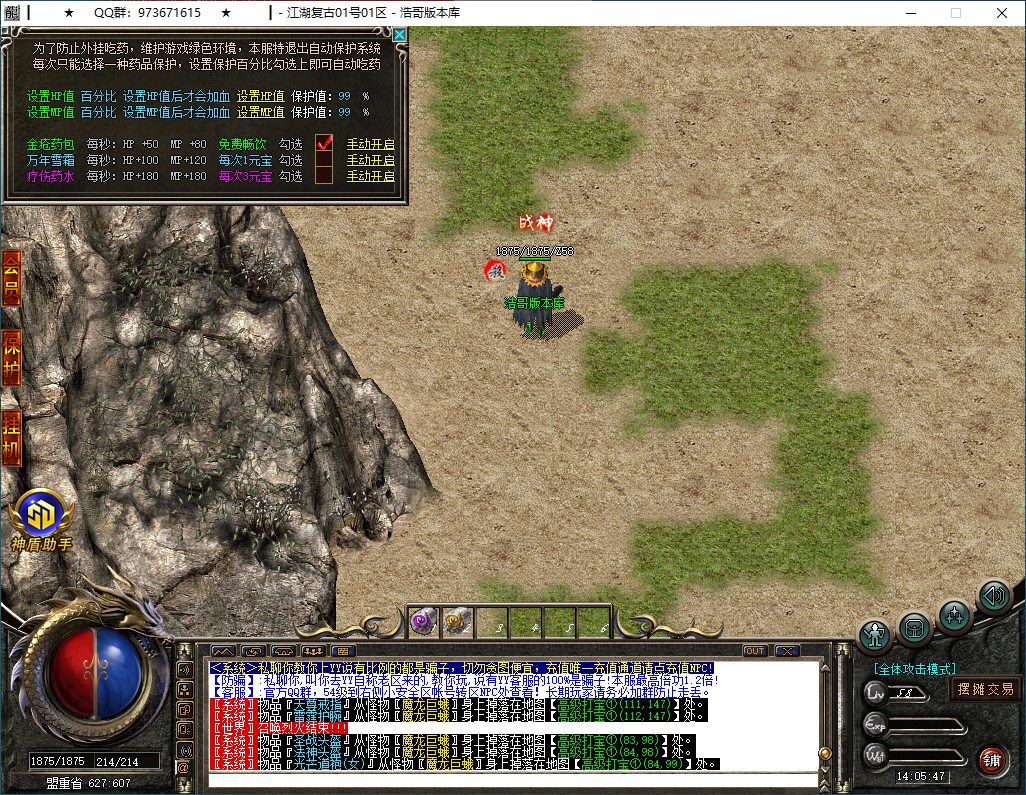Click the OUT button above the chat
1026x795 pixels.
(x=754, y=651)
